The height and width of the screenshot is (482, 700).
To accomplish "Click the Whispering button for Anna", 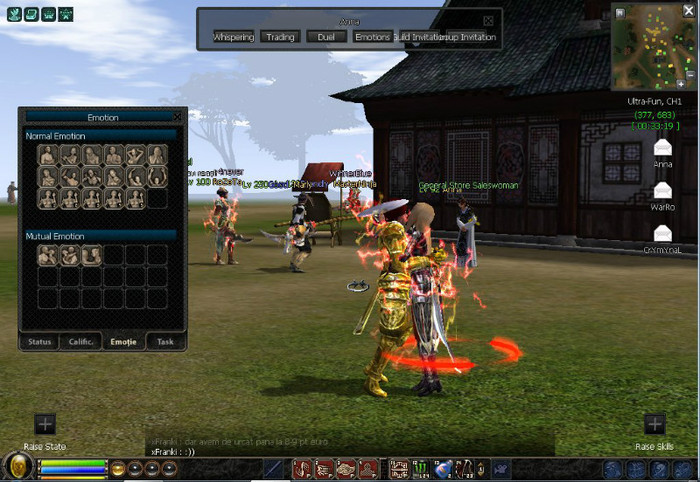I will (233, 37).
